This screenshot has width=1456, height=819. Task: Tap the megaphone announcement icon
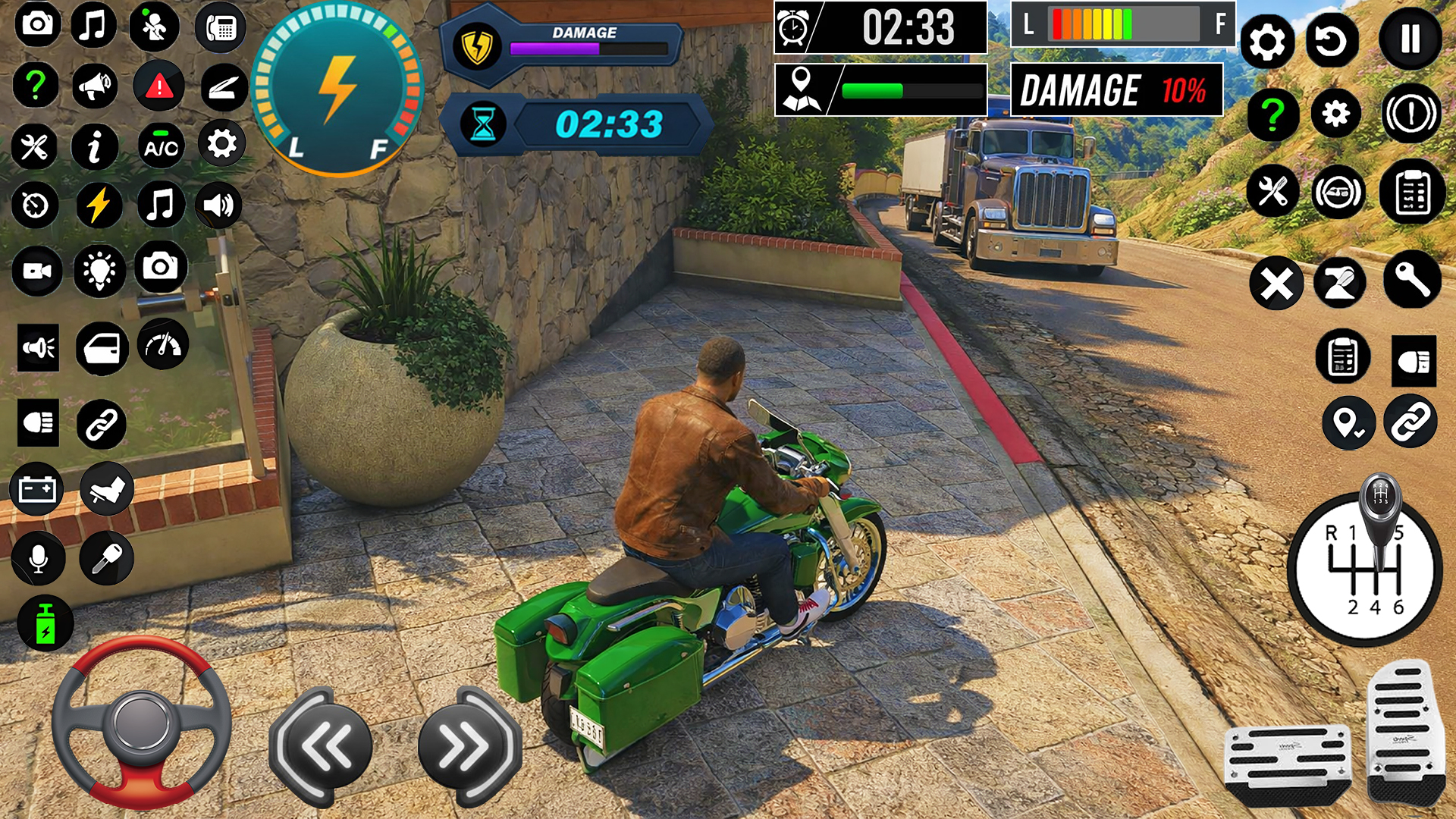click(94, 85)
